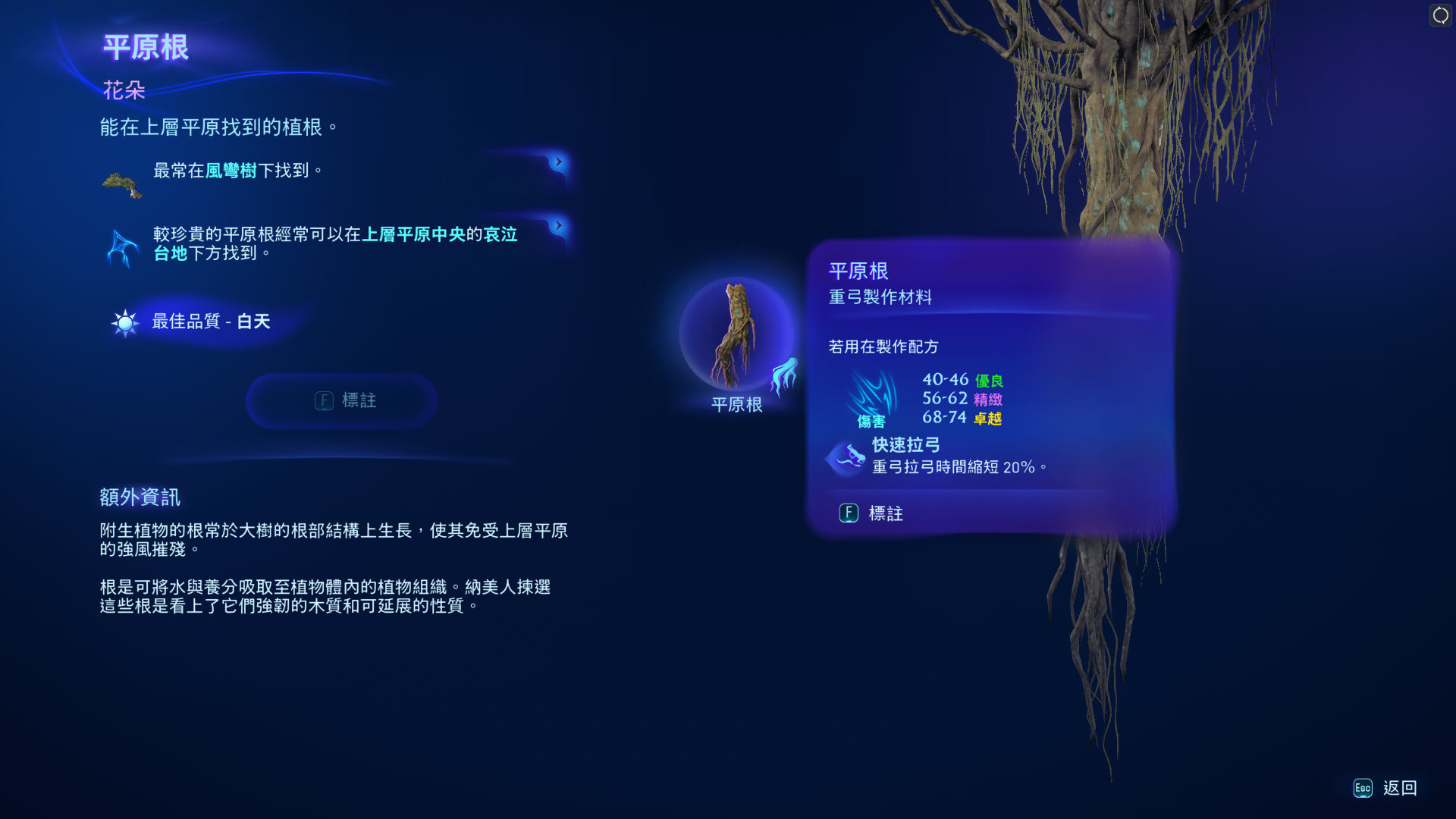Expand the 哀泣台地 location entry chevron

click(557, 224)
